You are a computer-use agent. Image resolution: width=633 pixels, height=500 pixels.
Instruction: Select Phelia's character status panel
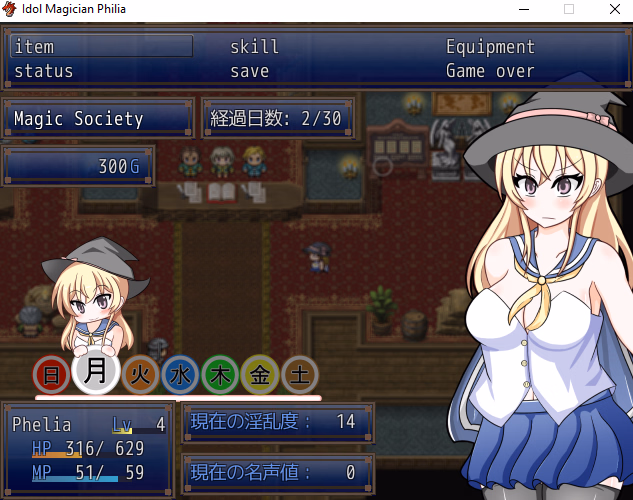click(89, 449)
